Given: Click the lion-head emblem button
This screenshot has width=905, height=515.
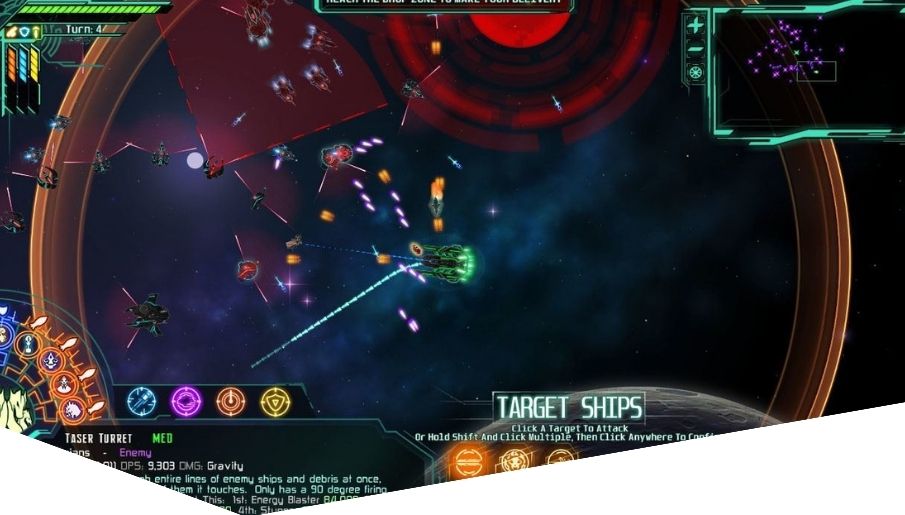Looking at the screenshot, I should coord(512,460).
